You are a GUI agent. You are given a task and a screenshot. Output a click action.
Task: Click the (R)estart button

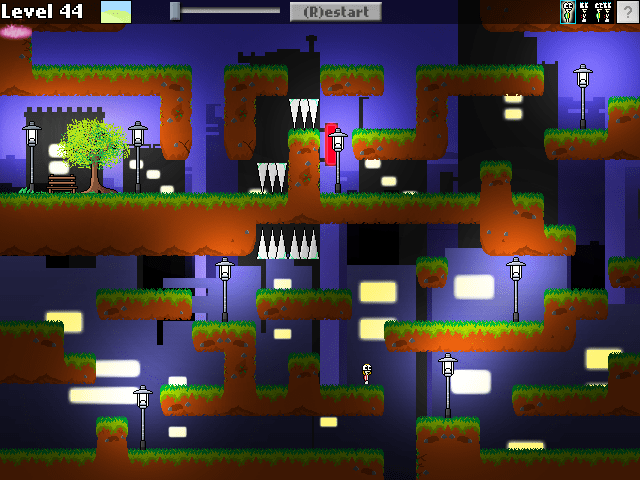click(335, 12)
